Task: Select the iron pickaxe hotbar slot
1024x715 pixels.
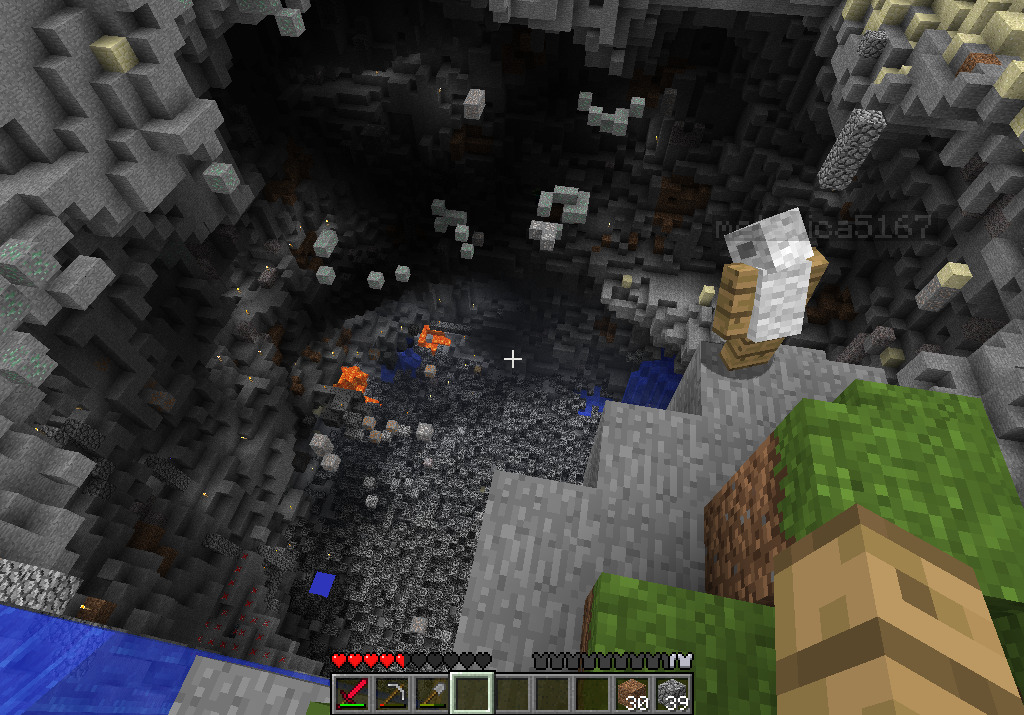Action: click(x=392, y=693)
